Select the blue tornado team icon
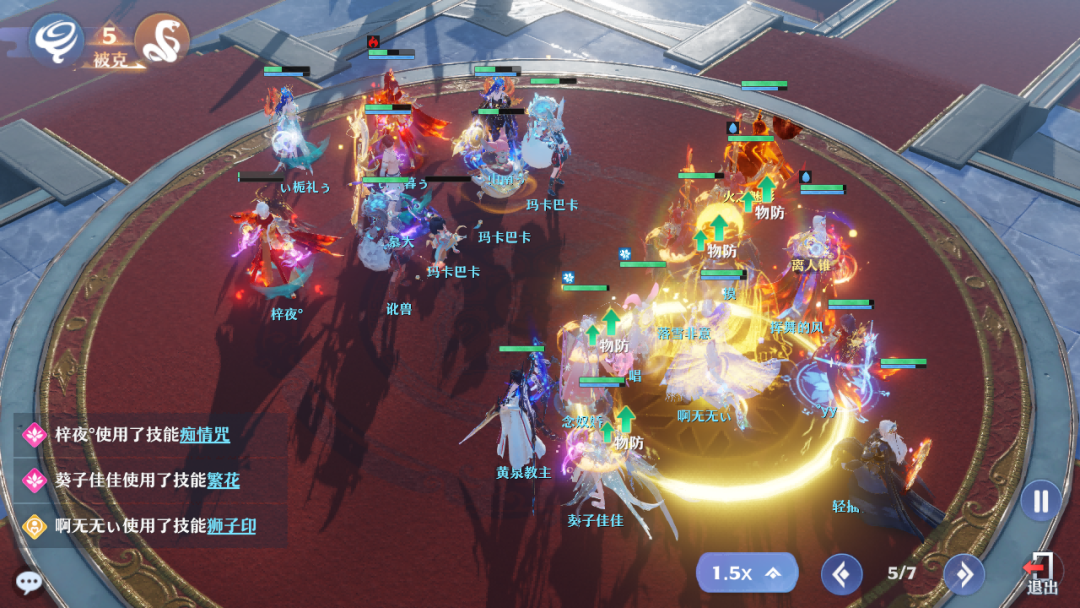Screen dimensions: 1080x608 click(x=55, y=39)
